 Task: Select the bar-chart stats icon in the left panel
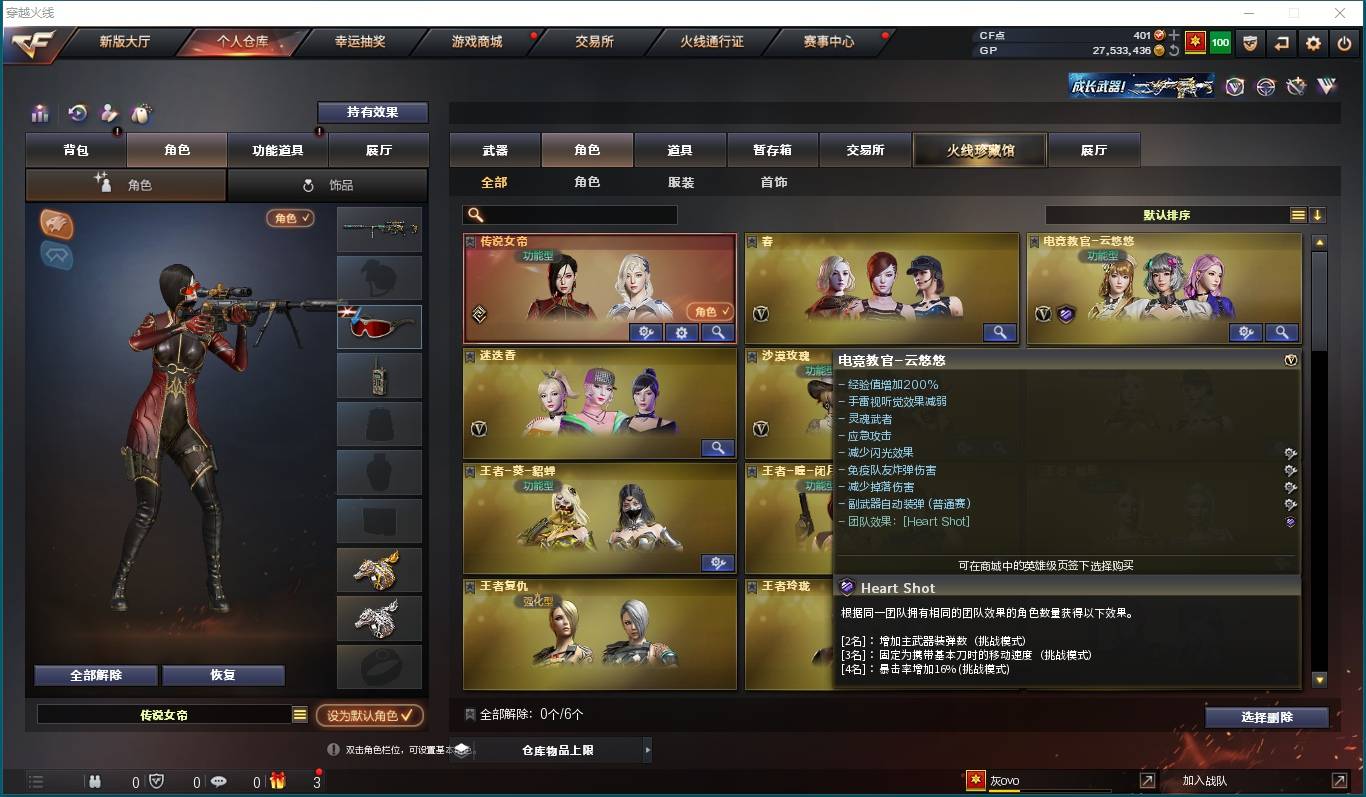[39, 113]
